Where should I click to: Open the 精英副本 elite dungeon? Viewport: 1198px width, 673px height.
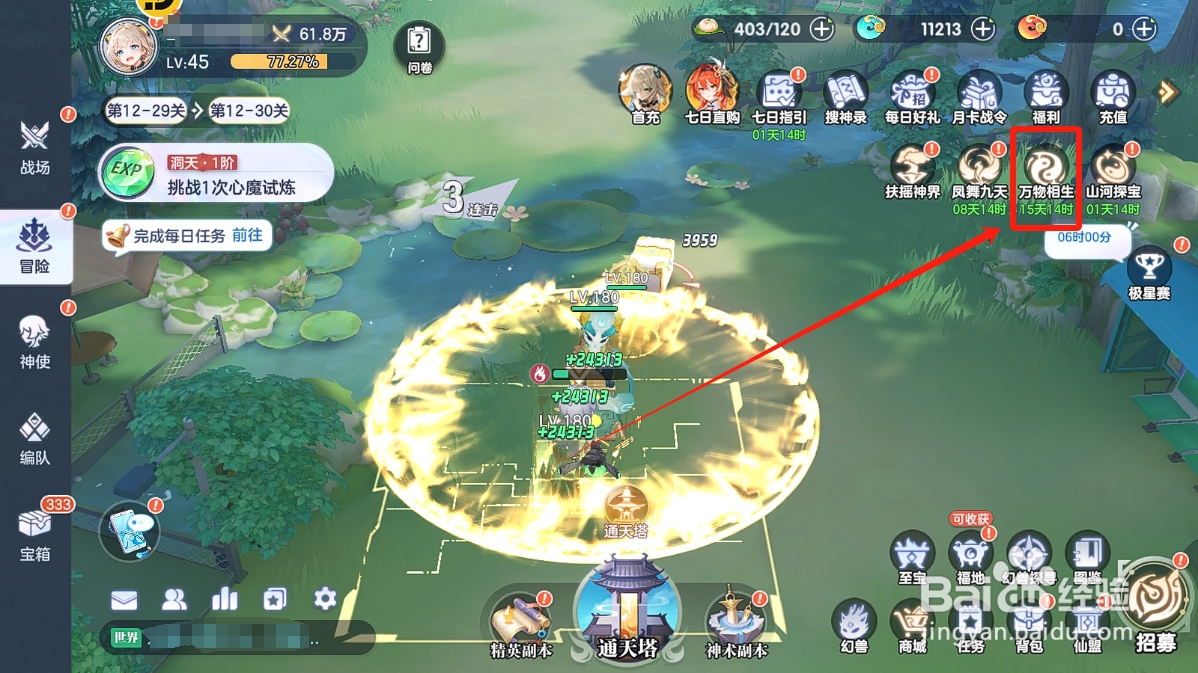(520, 625)
